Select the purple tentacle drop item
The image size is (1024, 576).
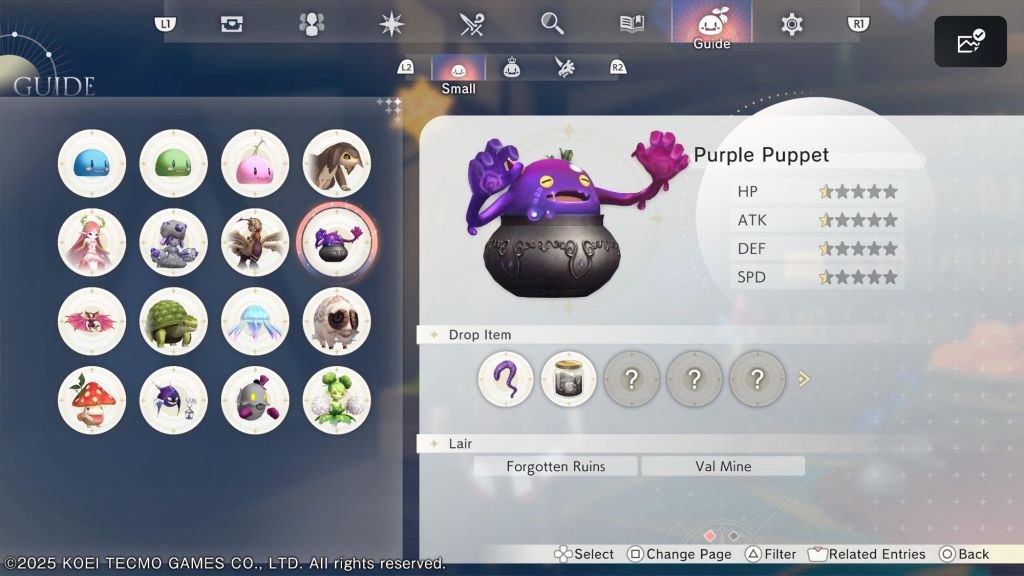point(506,379)
